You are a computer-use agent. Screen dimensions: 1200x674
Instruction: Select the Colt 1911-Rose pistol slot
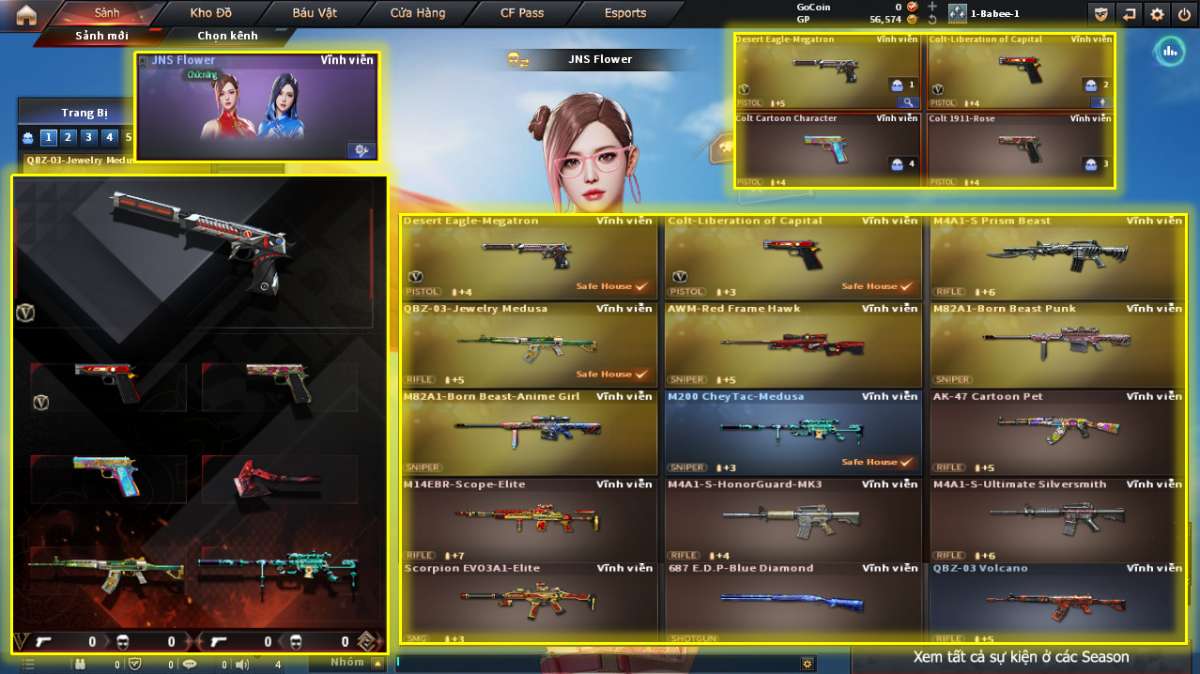1020,150
